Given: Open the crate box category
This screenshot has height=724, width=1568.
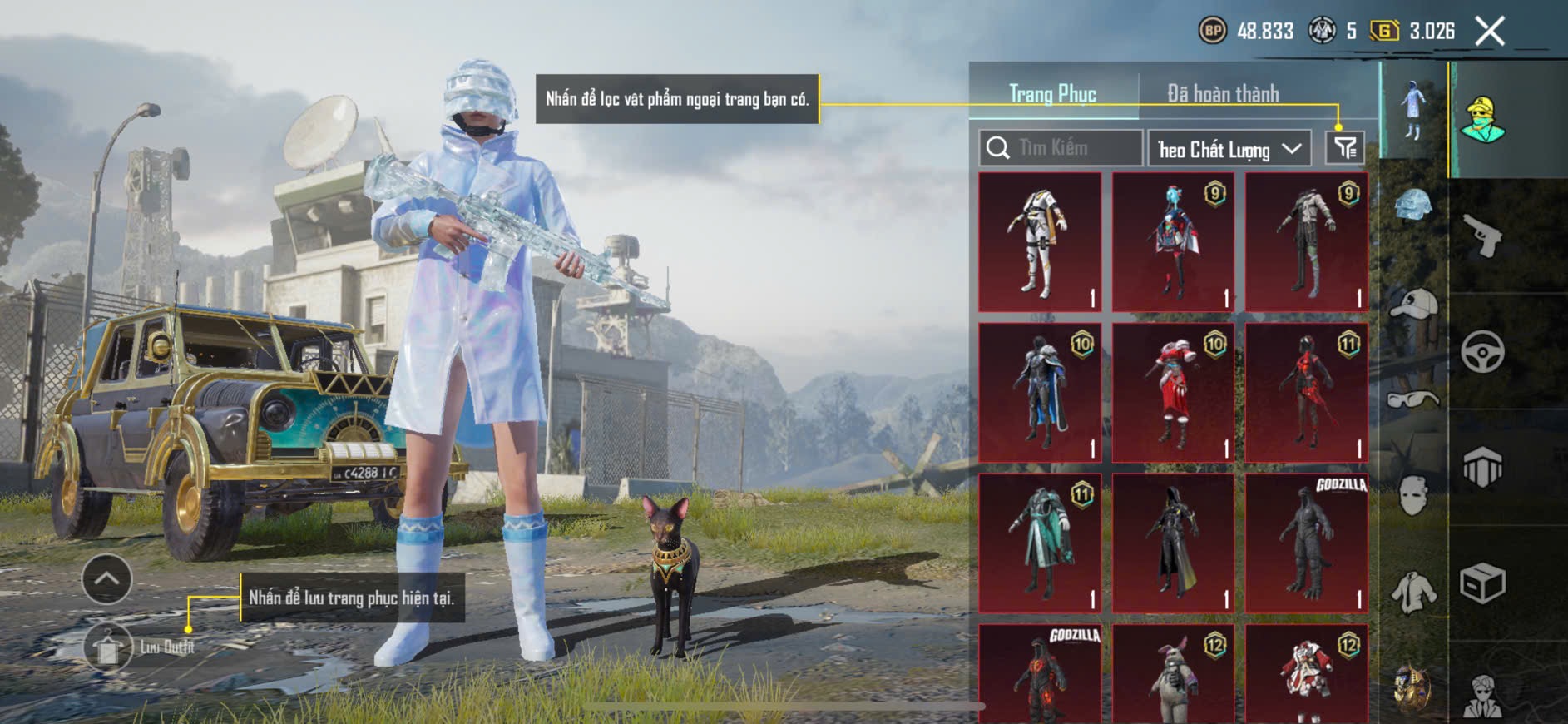Looking at the screenshot, I should click(1482, 583).
